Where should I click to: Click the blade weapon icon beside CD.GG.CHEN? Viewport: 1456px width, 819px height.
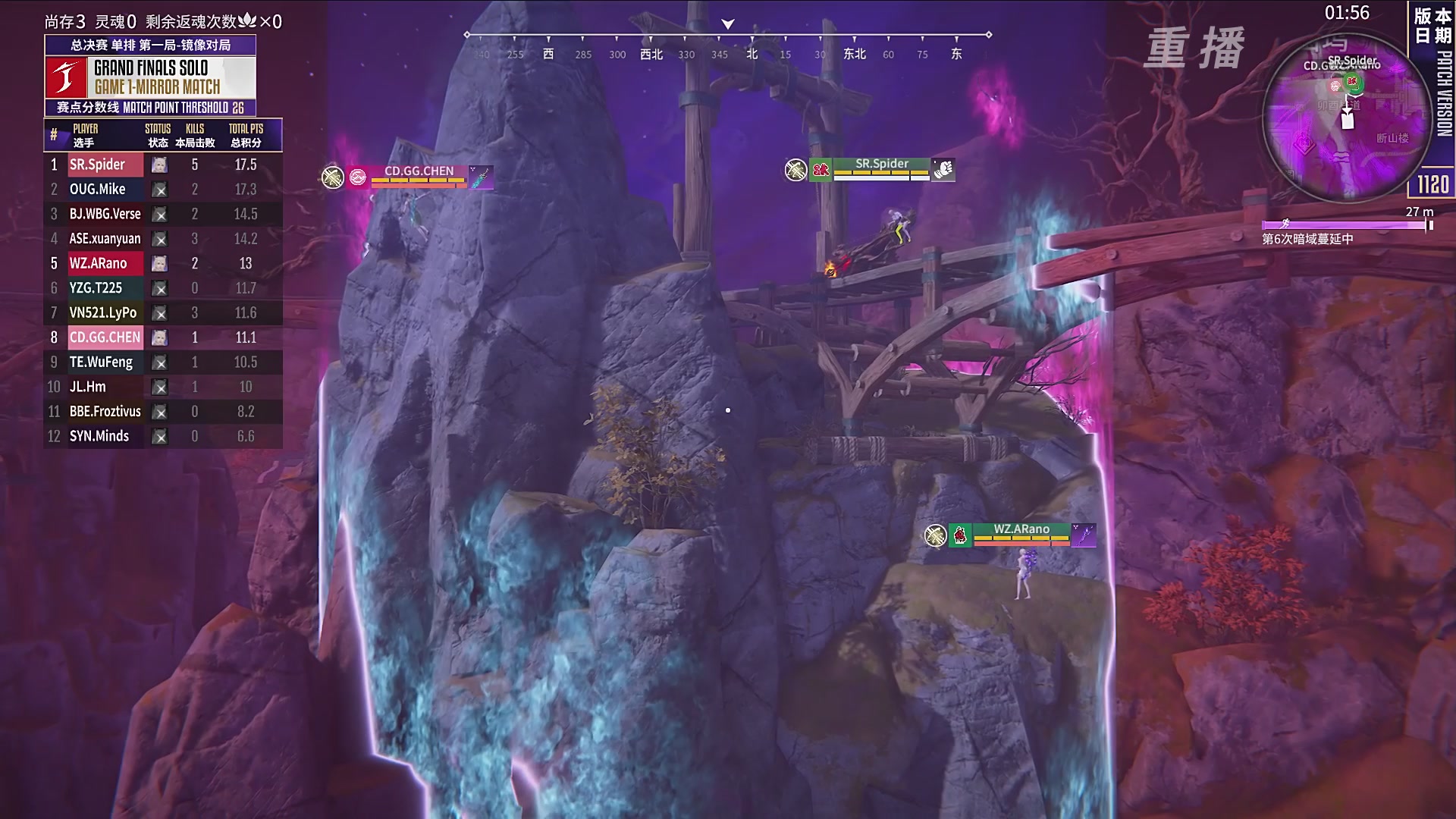click(481, 177)
